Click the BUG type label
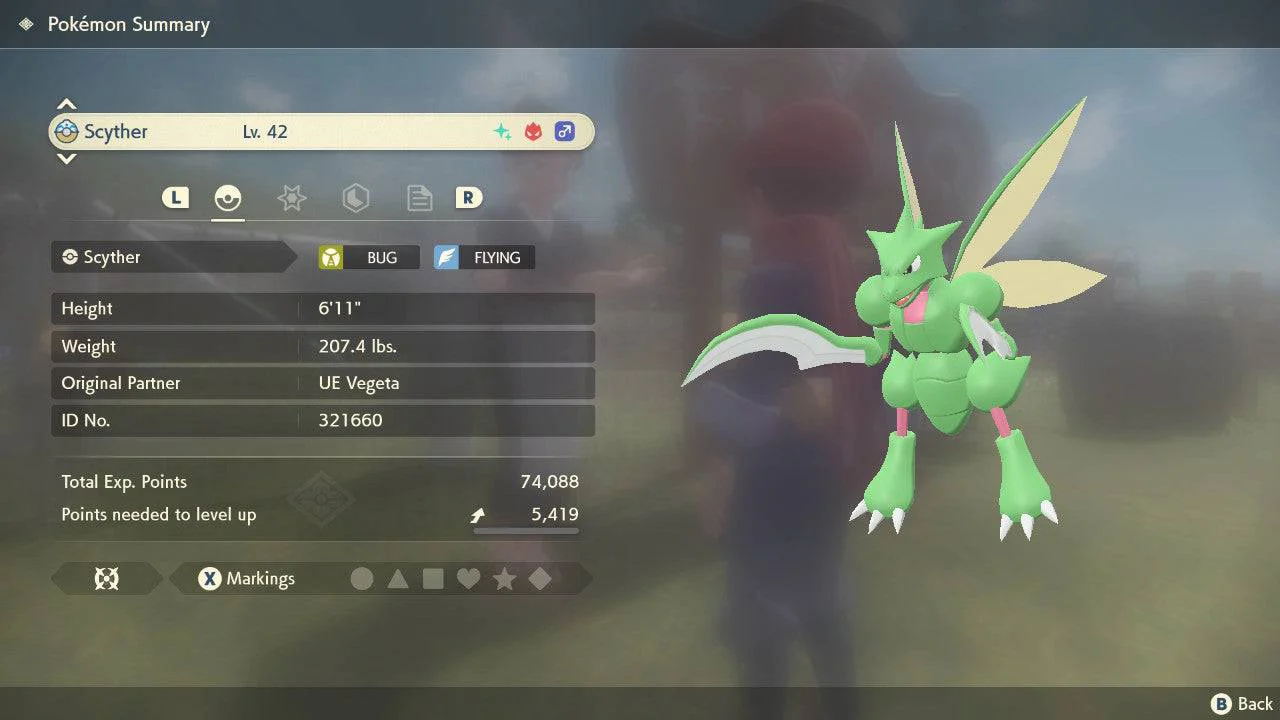The height and width of the screenshot is (720, 1280). [x=370, y=258]
